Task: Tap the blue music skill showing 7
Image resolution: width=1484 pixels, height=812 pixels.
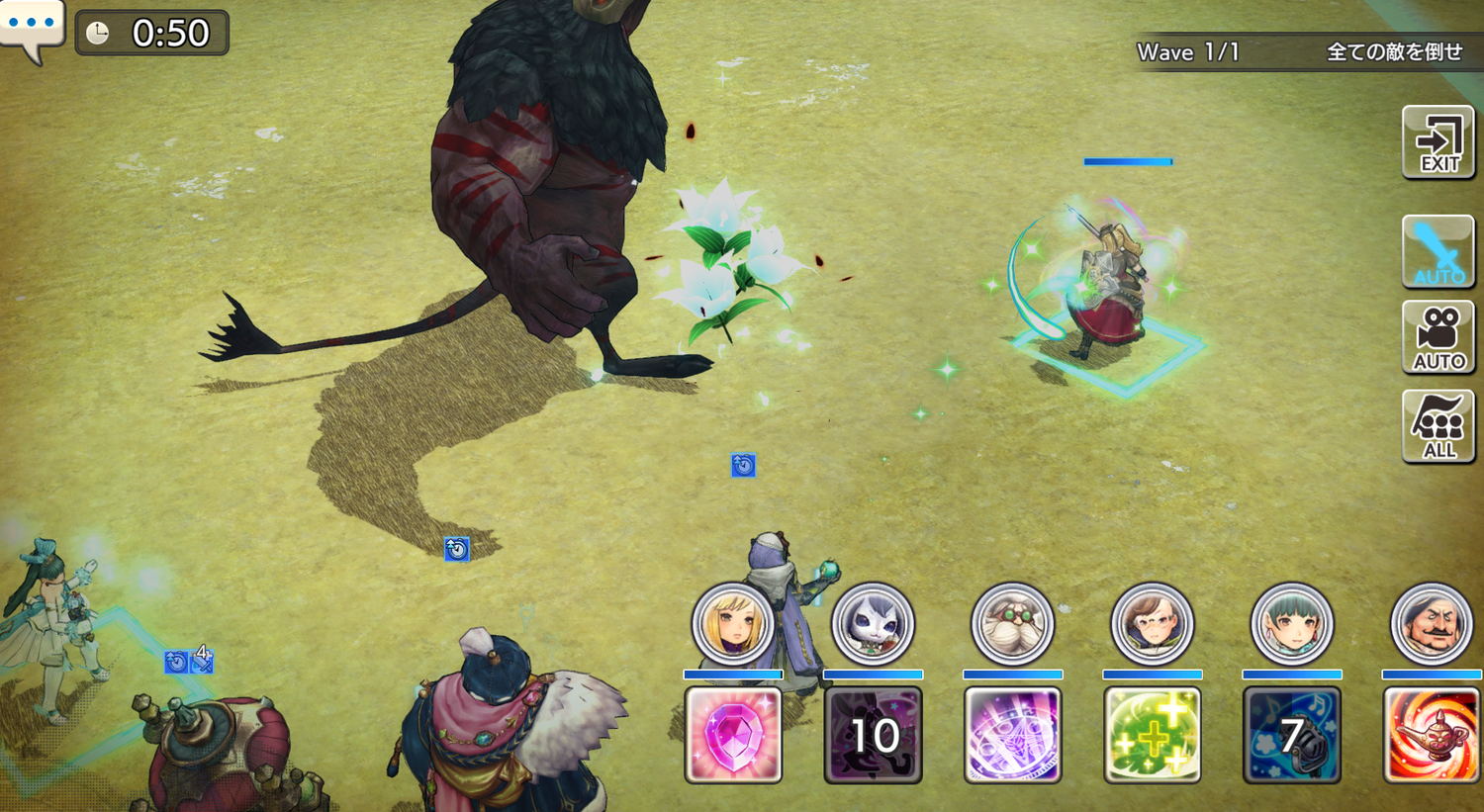Action: pos(1292,735)
